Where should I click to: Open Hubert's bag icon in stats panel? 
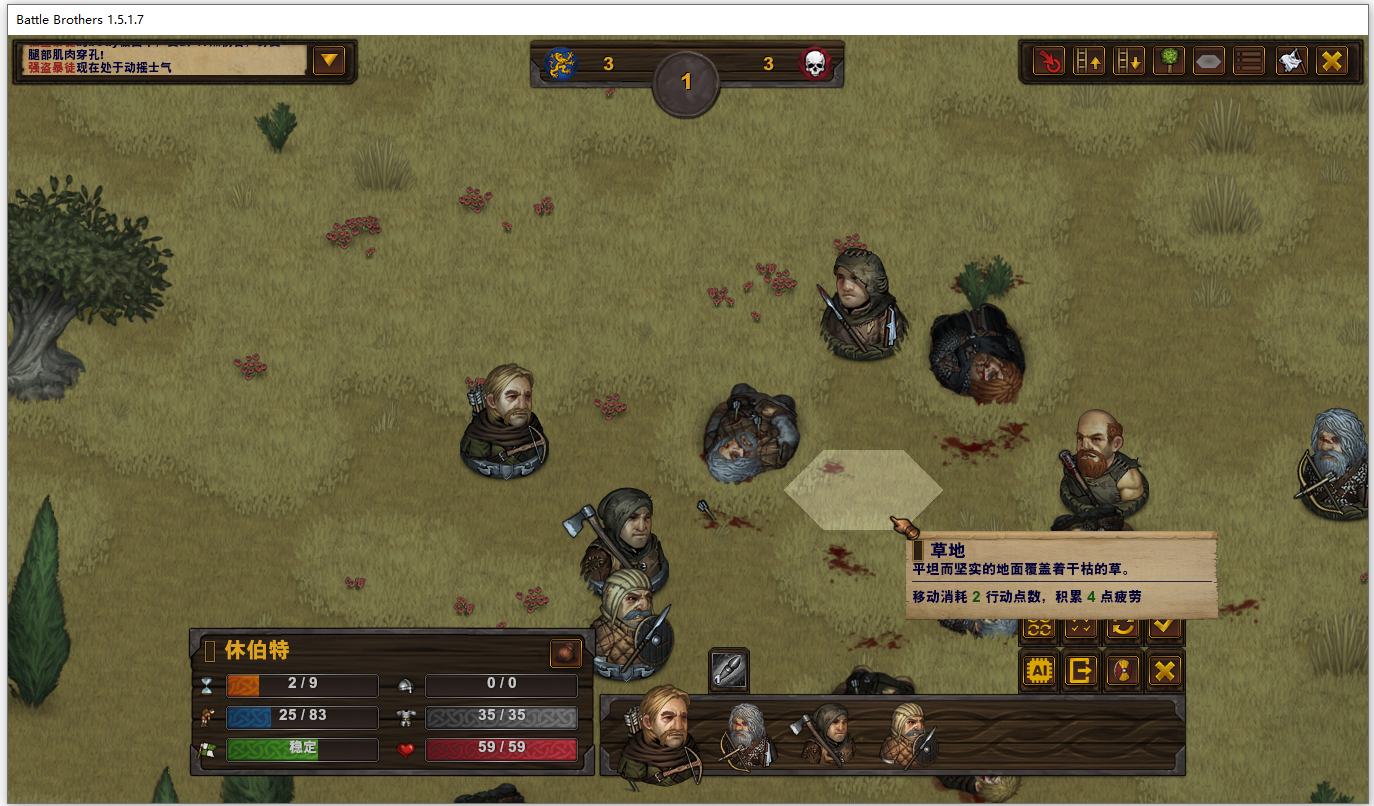(565, 653)
